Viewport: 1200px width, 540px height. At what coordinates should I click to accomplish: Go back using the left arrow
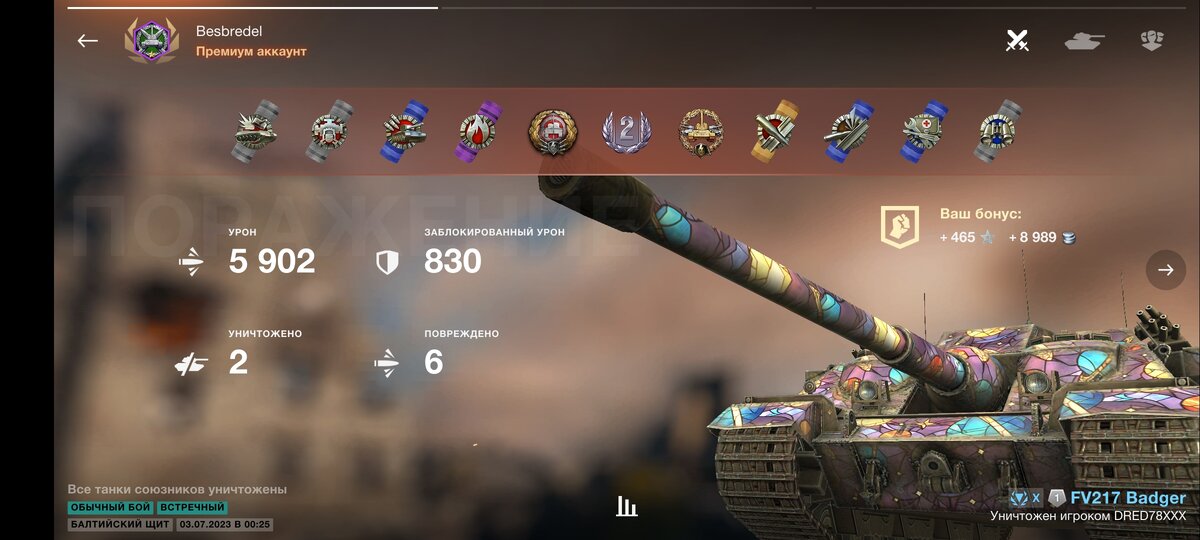click(88, 41)
